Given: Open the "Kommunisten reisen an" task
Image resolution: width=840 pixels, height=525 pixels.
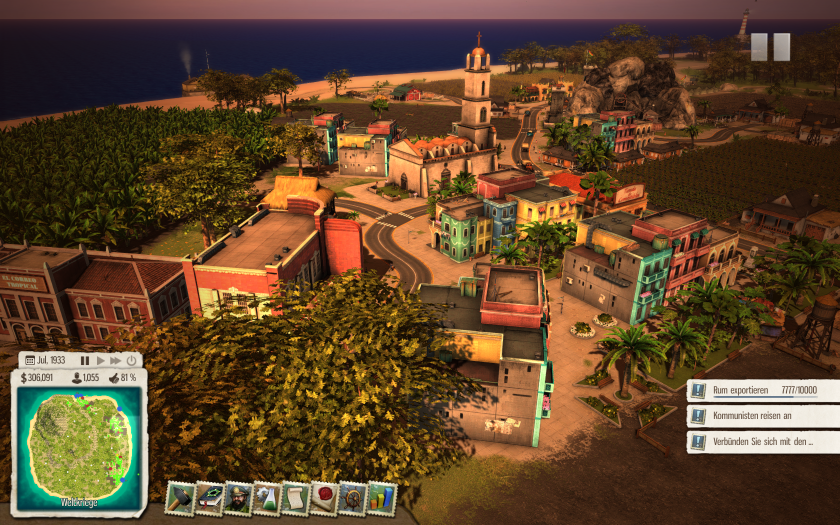Looking at the screenshot, I should pos(762,416).
